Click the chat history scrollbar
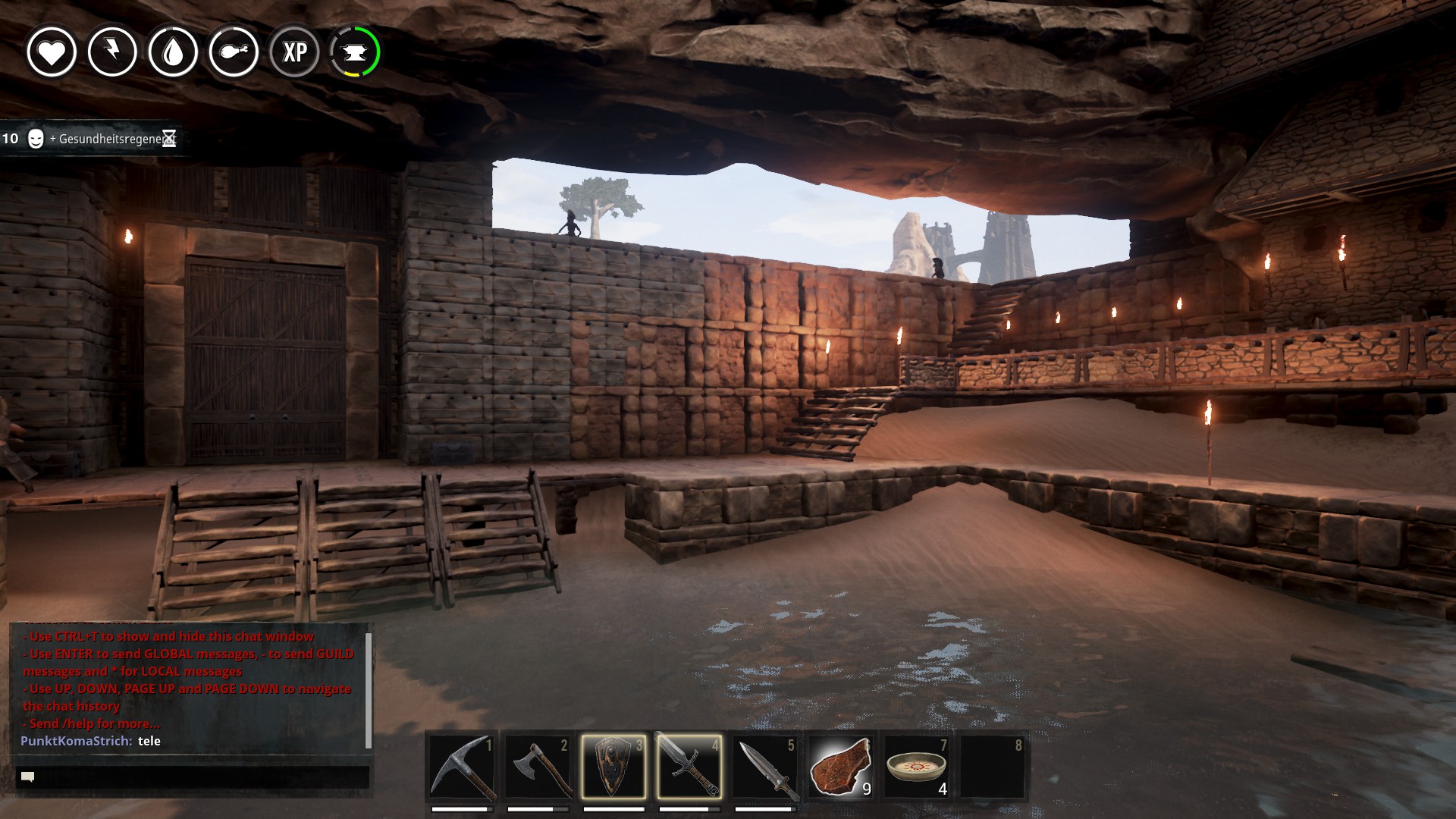Image resolution: width=1456 pixels, height=819 pixels. click(x=369, y=689)
